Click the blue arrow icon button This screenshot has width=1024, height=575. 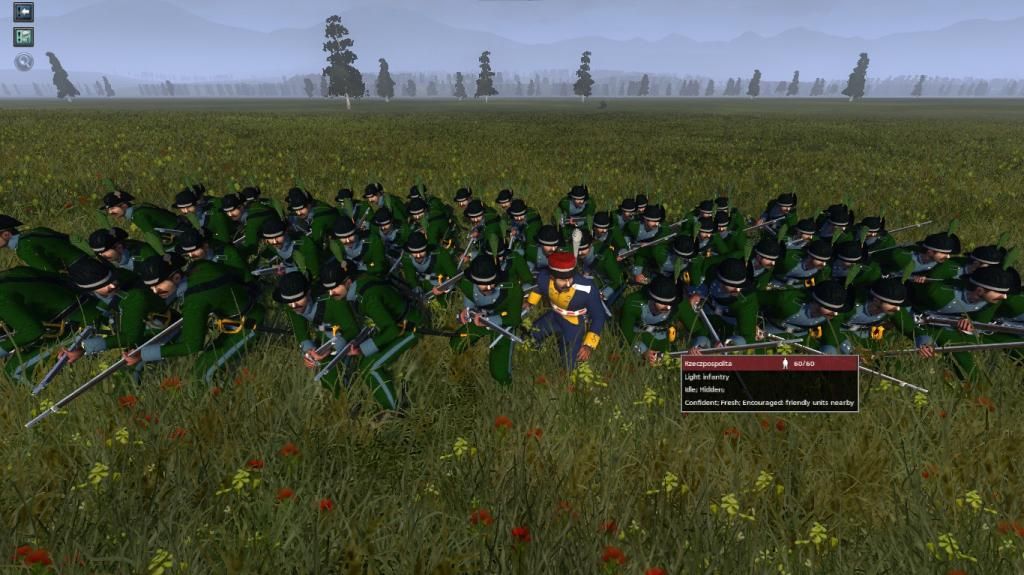coord(23,12)
